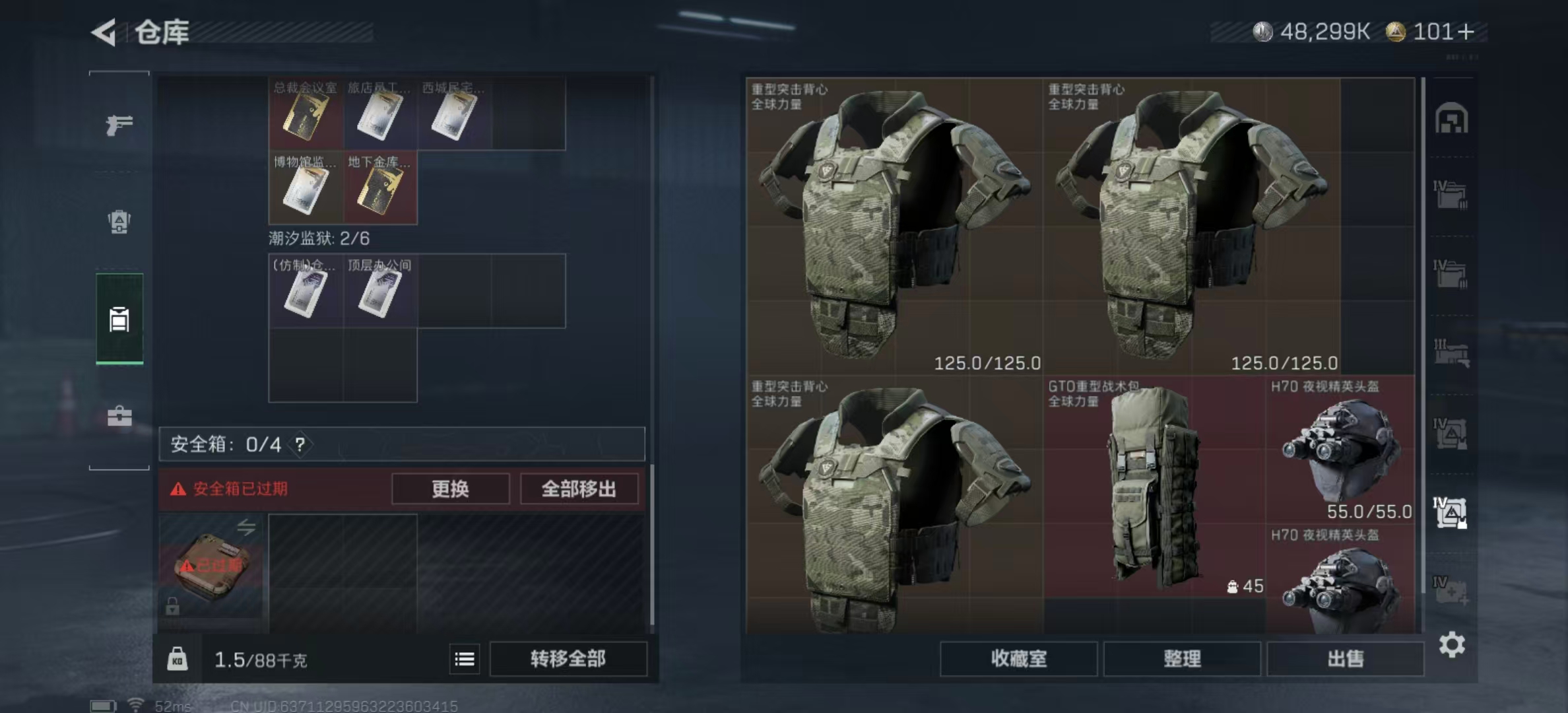Viewport: 1568px width, 713px height.
Task: Click the silver coin currency icon
Action: (x=1264, y=30)
